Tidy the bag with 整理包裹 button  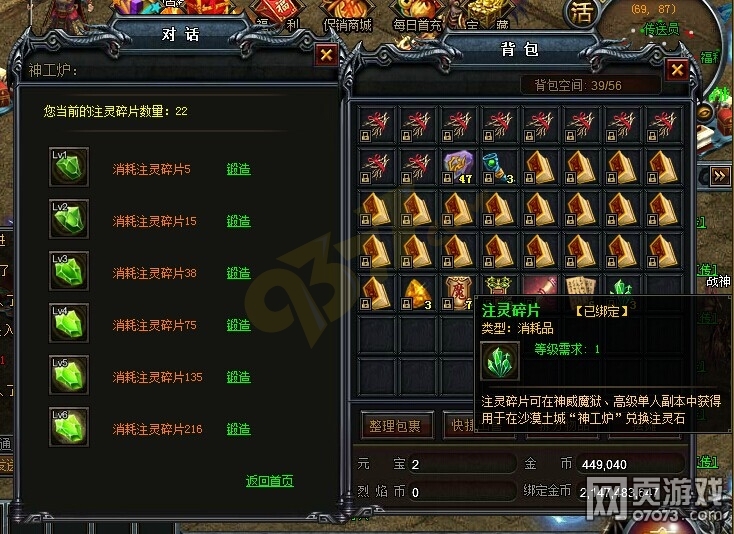pyautogui.click(x=397, y=426)
